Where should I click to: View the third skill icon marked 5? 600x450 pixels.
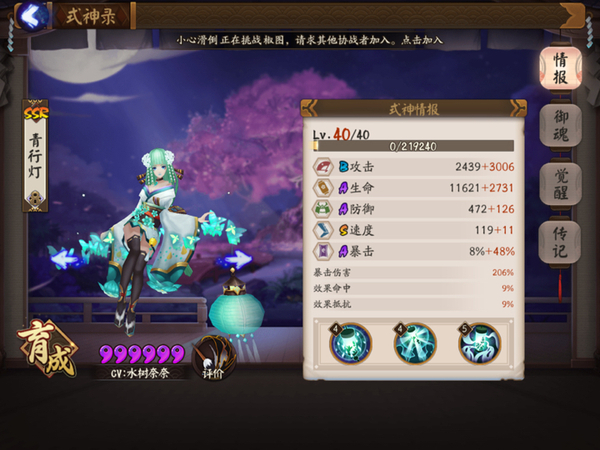point(479,343)
